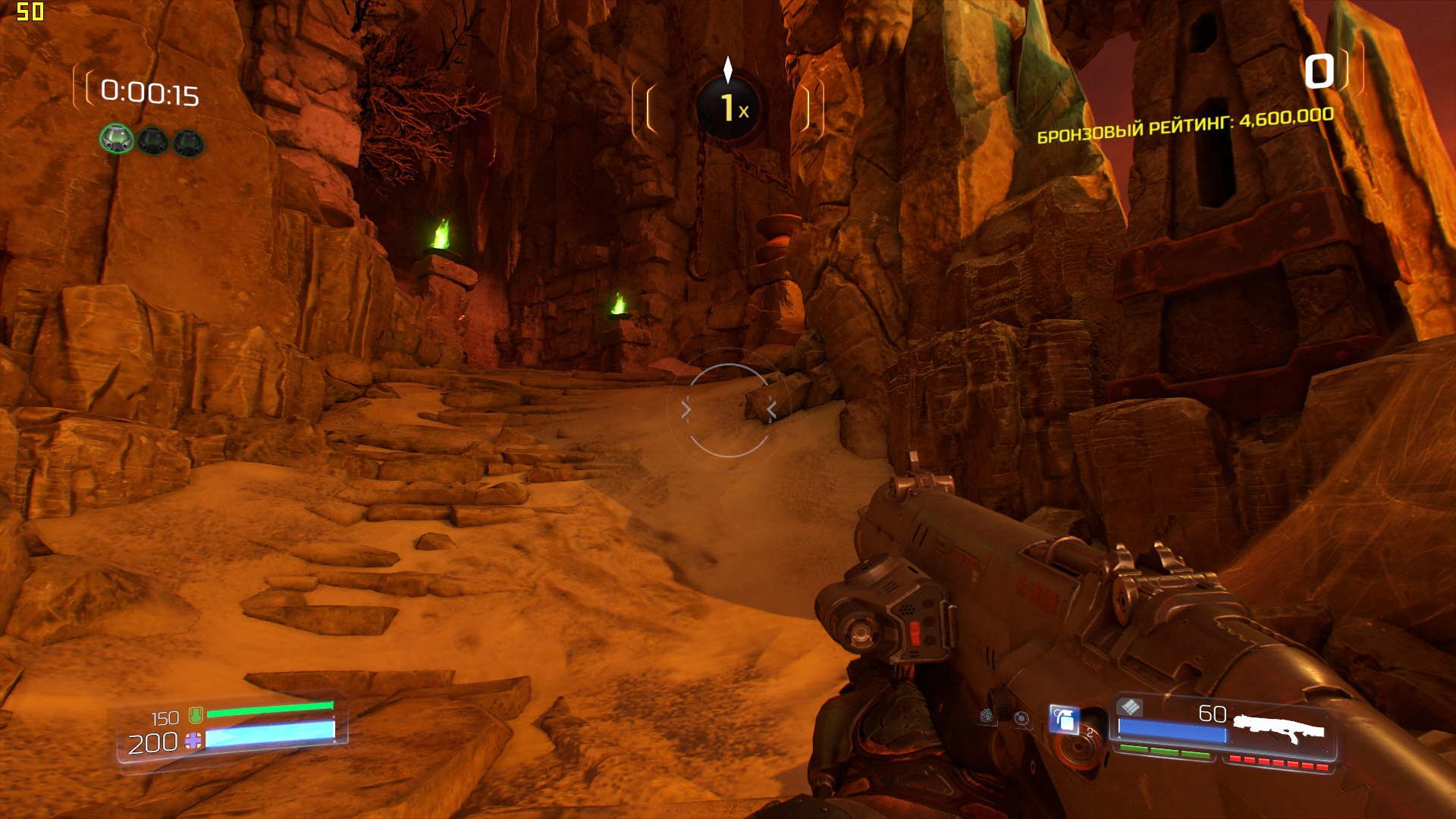
Task: Click the health cross icon
Action: coord(193,742)
